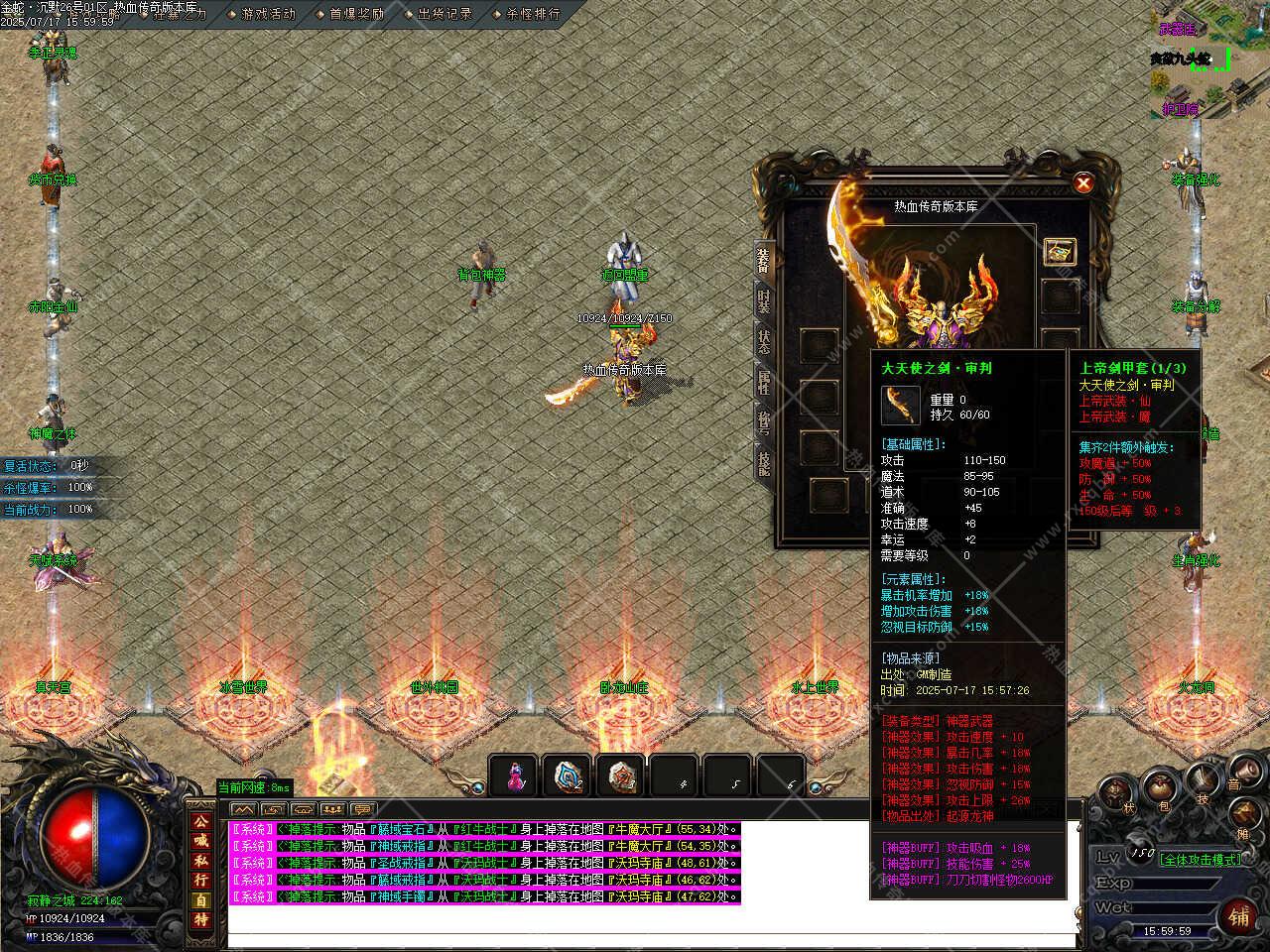Select the 喊 shout chat channel

(201, 841)
